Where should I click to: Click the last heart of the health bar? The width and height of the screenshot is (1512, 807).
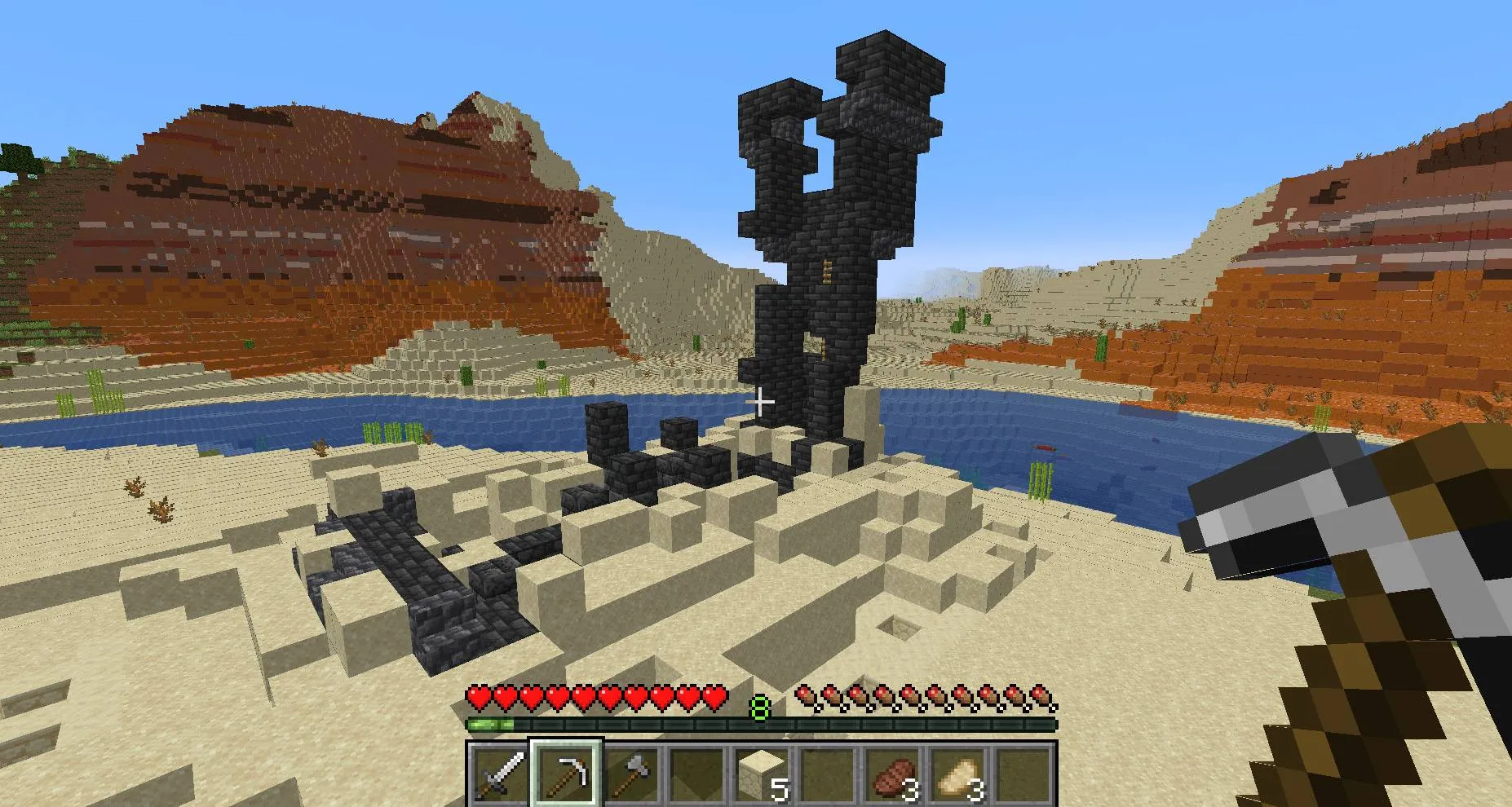pyautogui.click(x=716, y=696)
